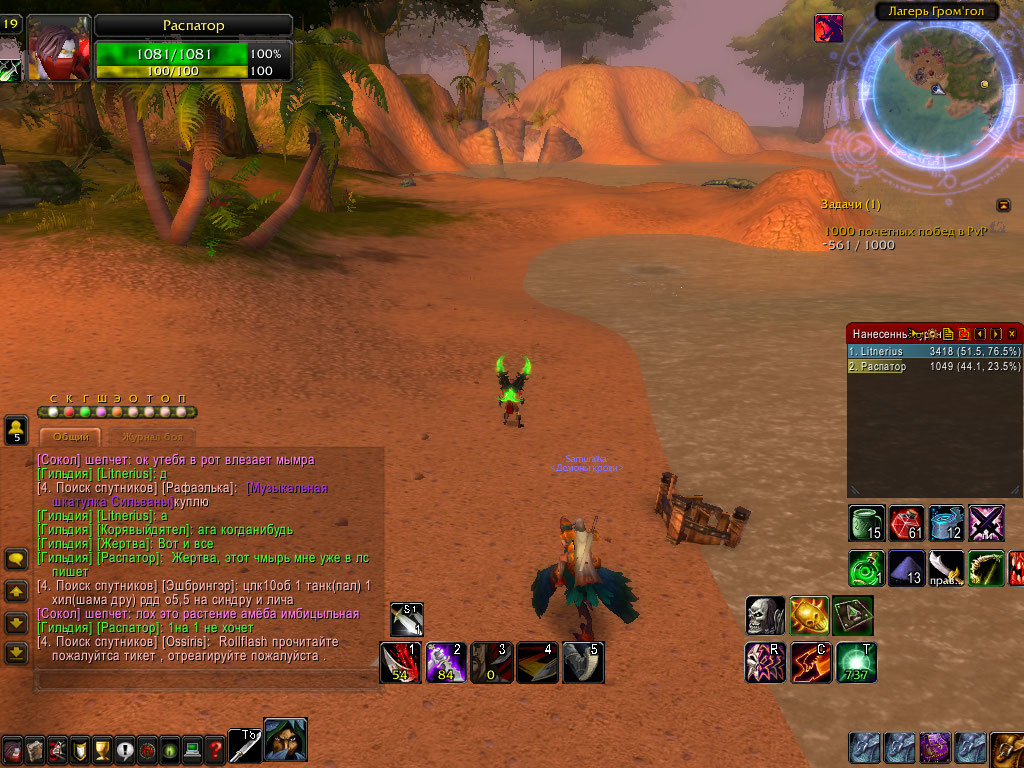
Task: Collapse the Задачи objectives tracker
Action: [1003, 205]
